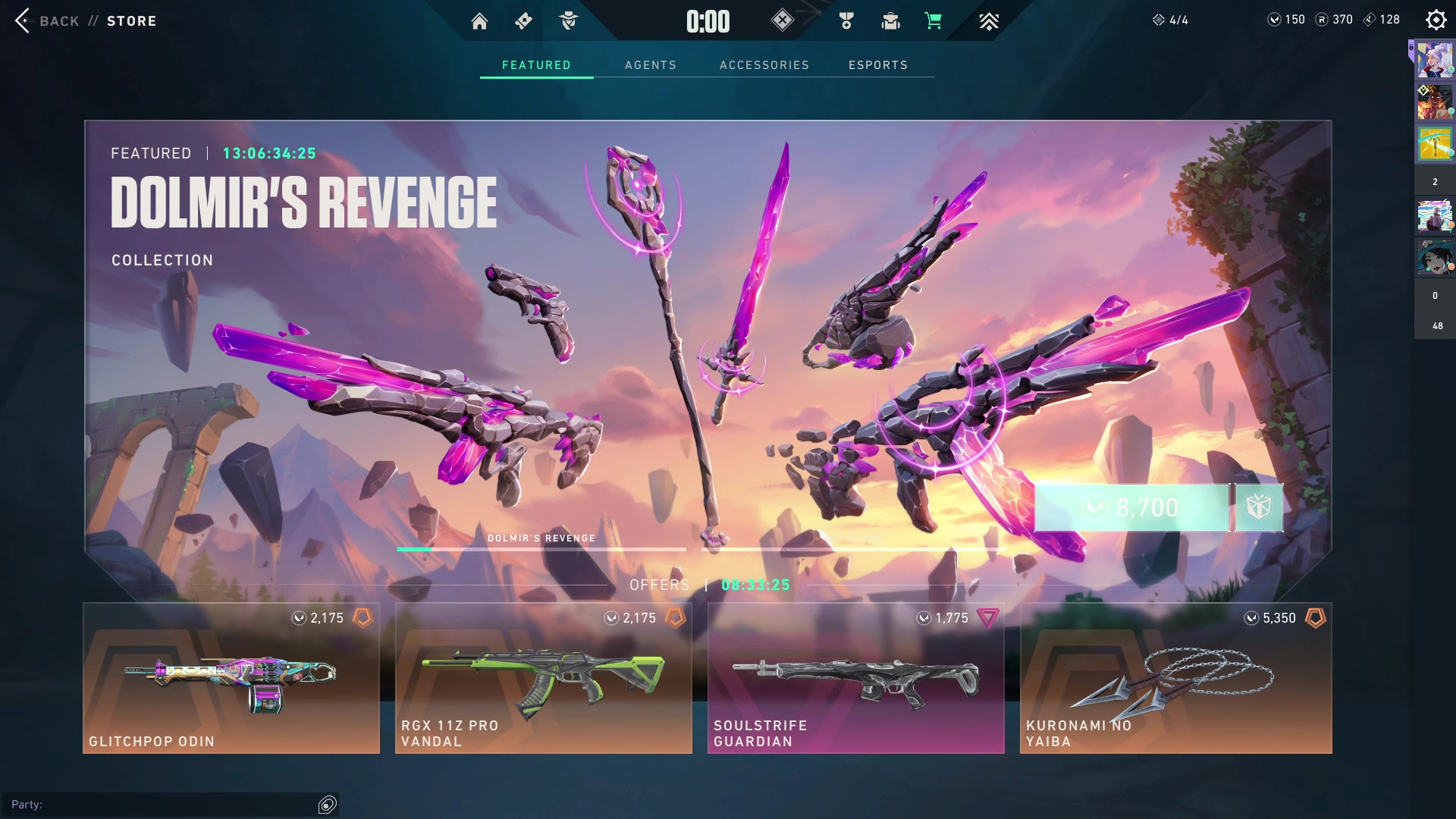The width and height of the screenshot is (1456, 819).
Task: Choose the RGX 11Z Pro Vandal offer
Action: pyautogui.click(x=543, y=678)
